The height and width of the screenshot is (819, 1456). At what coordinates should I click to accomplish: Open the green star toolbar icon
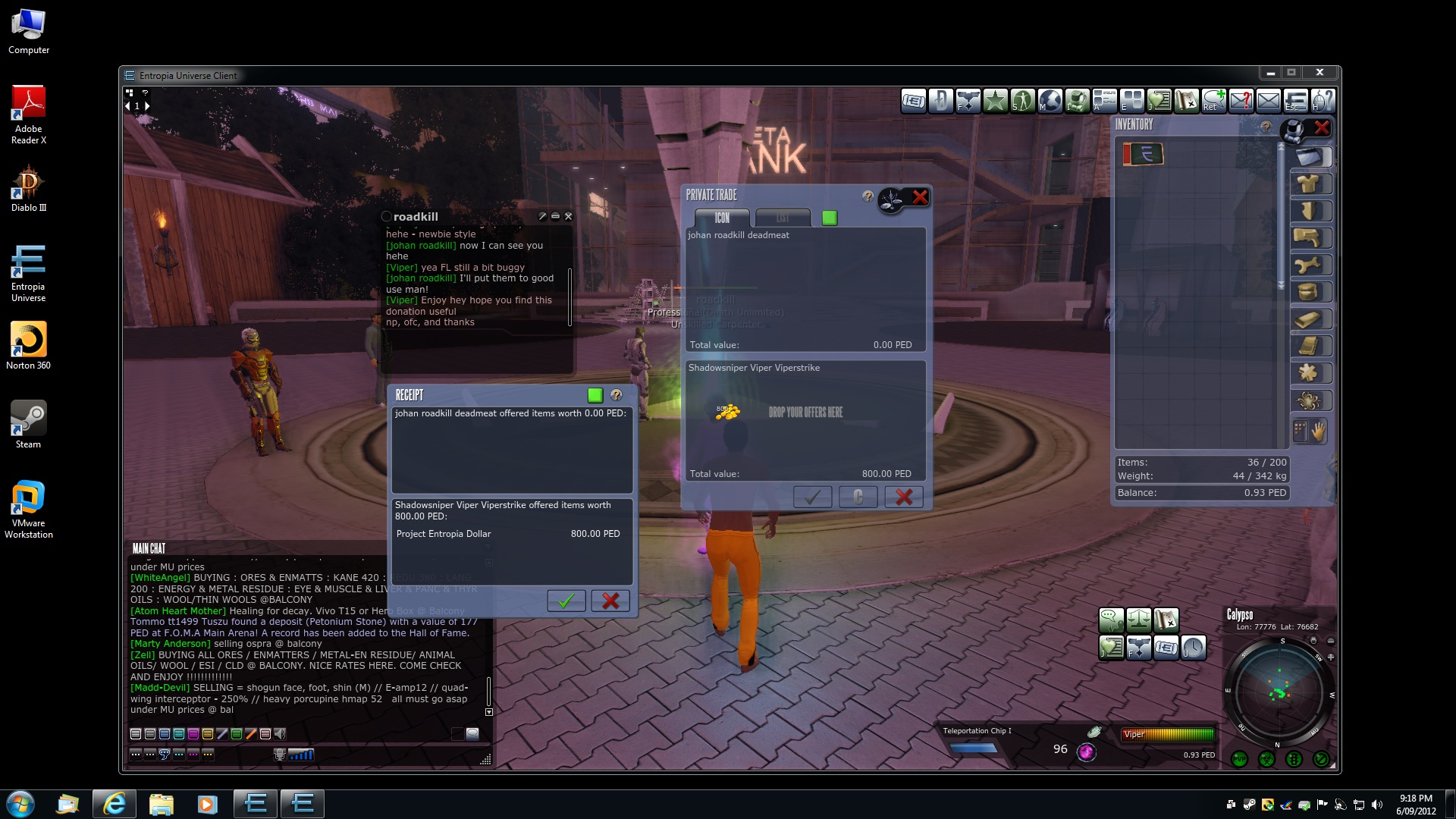[x=996, y=100]
